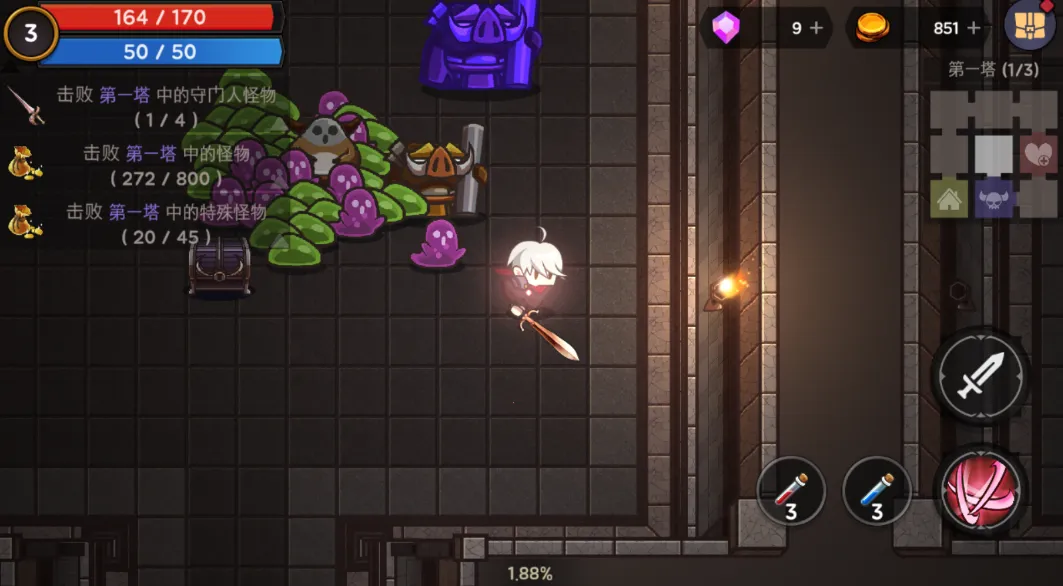Viewport: 1063px width, 586px height.
Task: Use the red health potion
Action: pos(790,491)
